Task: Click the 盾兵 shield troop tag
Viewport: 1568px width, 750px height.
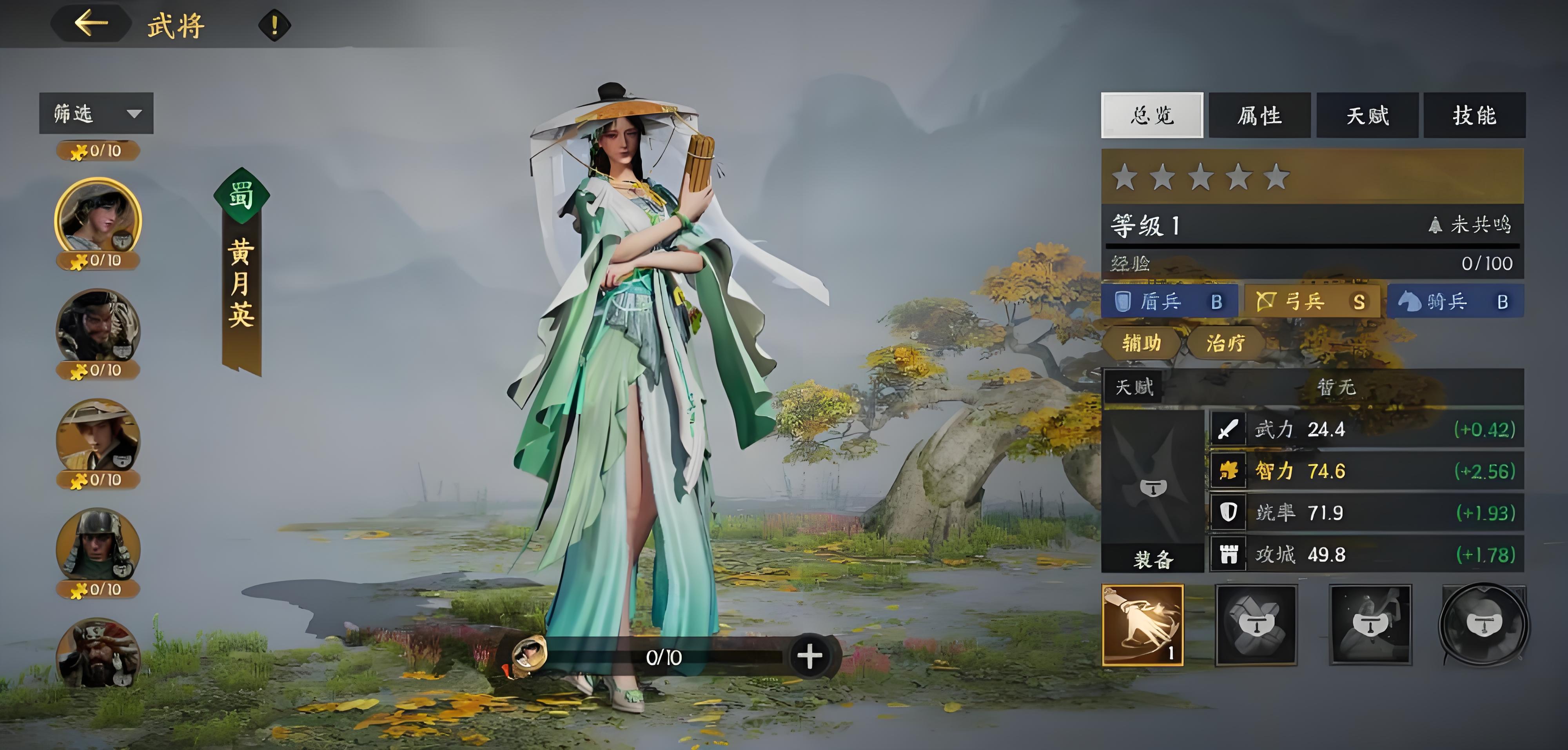Action: [x=1169, y=301]
